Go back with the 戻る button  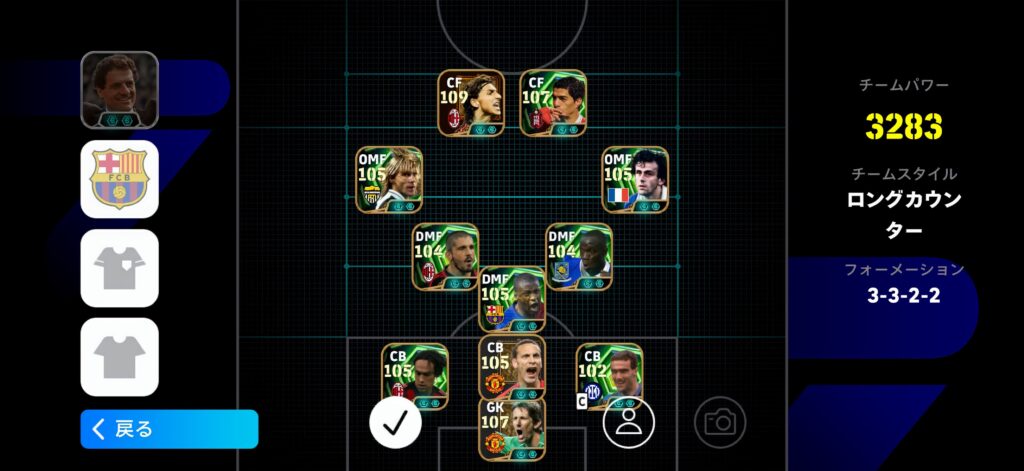pos(169,429)
